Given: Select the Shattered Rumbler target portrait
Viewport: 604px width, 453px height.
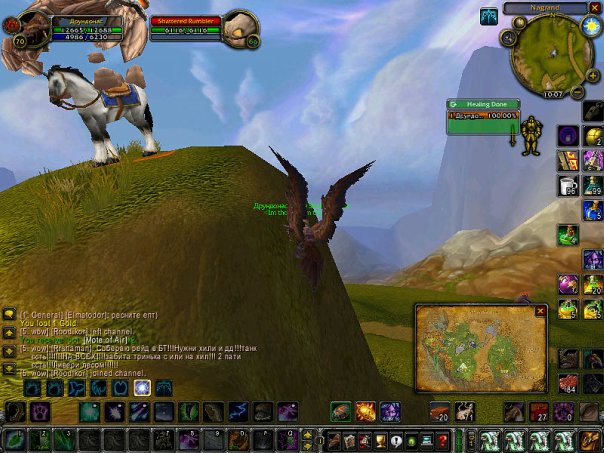Looking at the screenshot, I should coord(240,28).
